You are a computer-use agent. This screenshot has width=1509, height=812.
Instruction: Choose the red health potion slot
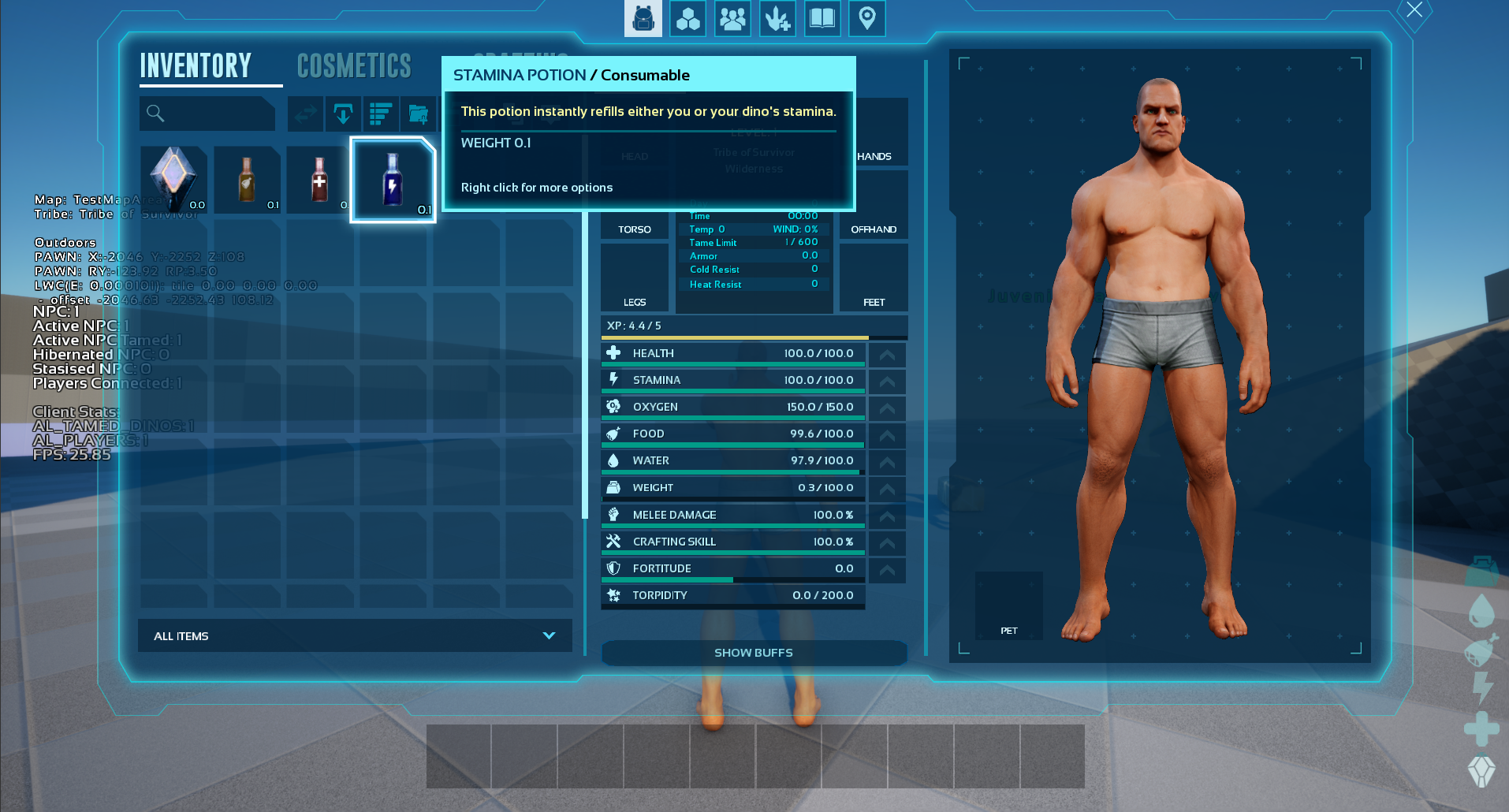point(319,180)
